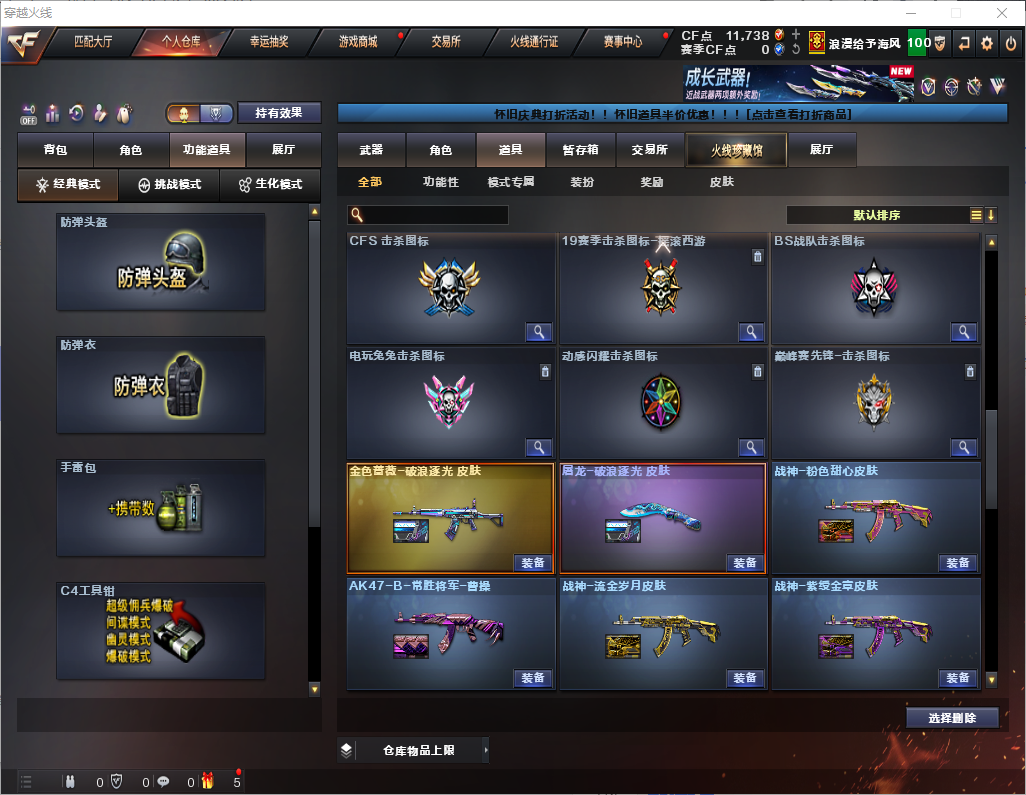This screenshot has height=795, width=1026.
Task: Select the 赛事中心 events tab
Action: pos(623,42)
